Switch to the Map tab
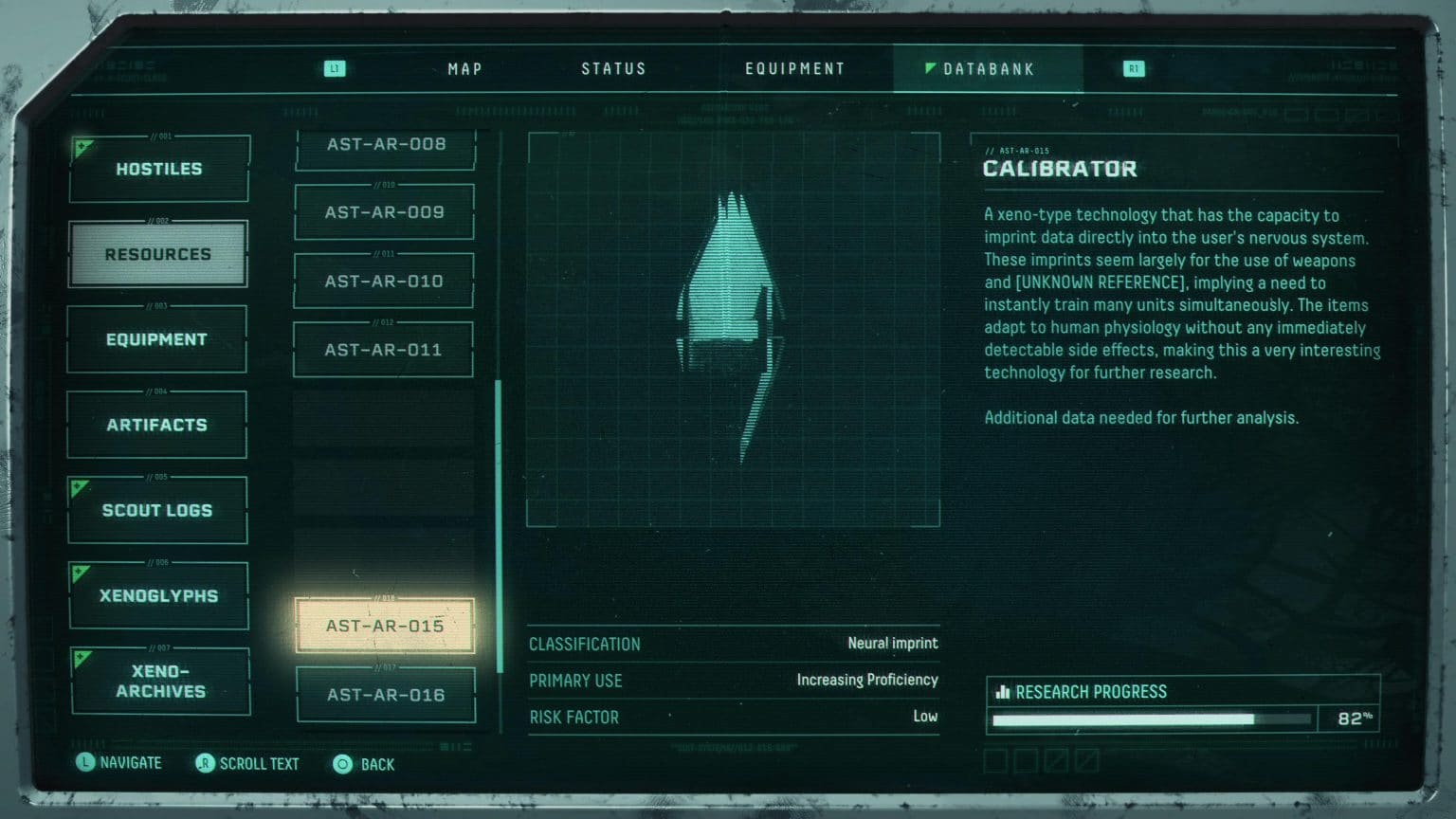This screenshot has width=1456, height=819. pos(464,69)
